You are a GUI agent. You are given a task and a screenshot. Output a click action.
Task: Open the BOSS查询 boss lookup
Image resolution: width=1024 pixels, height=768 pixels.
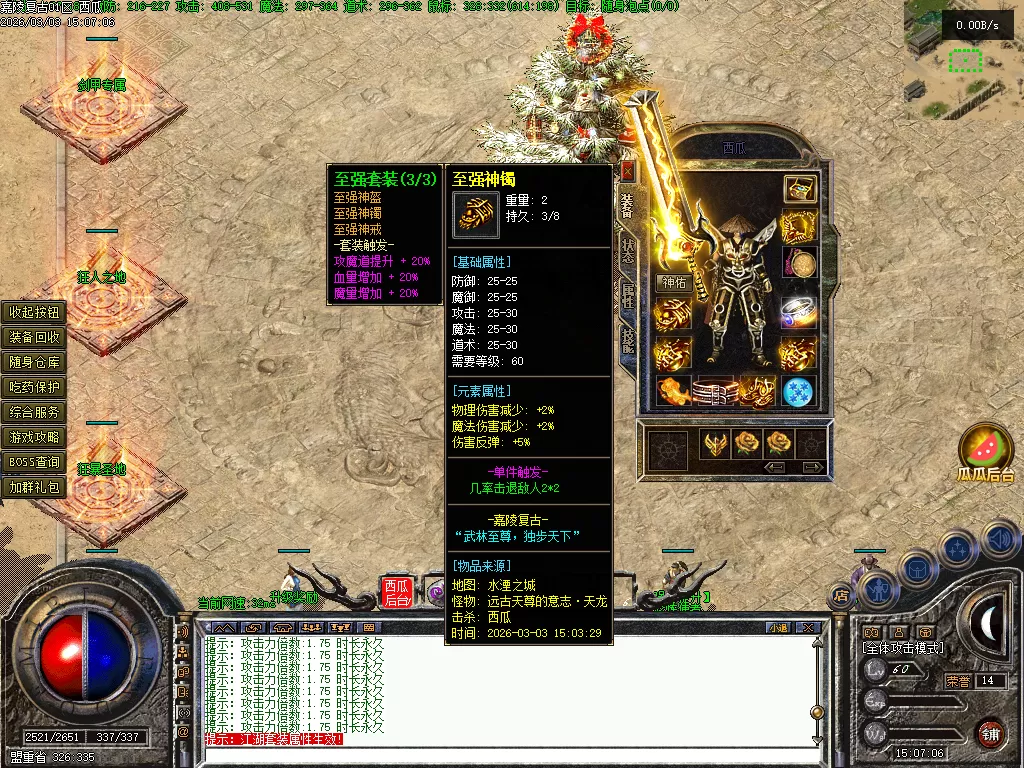pyautogui.click(x=35, y=463)
